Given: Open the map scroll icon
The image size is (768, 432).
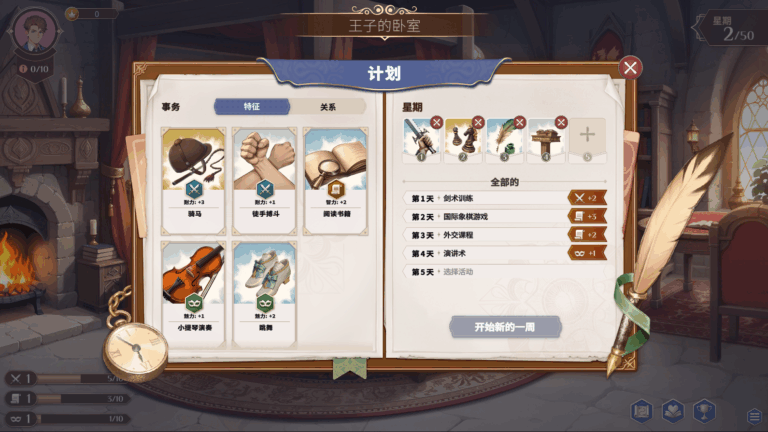Looking at the screenshot, I should click(642, 411).
